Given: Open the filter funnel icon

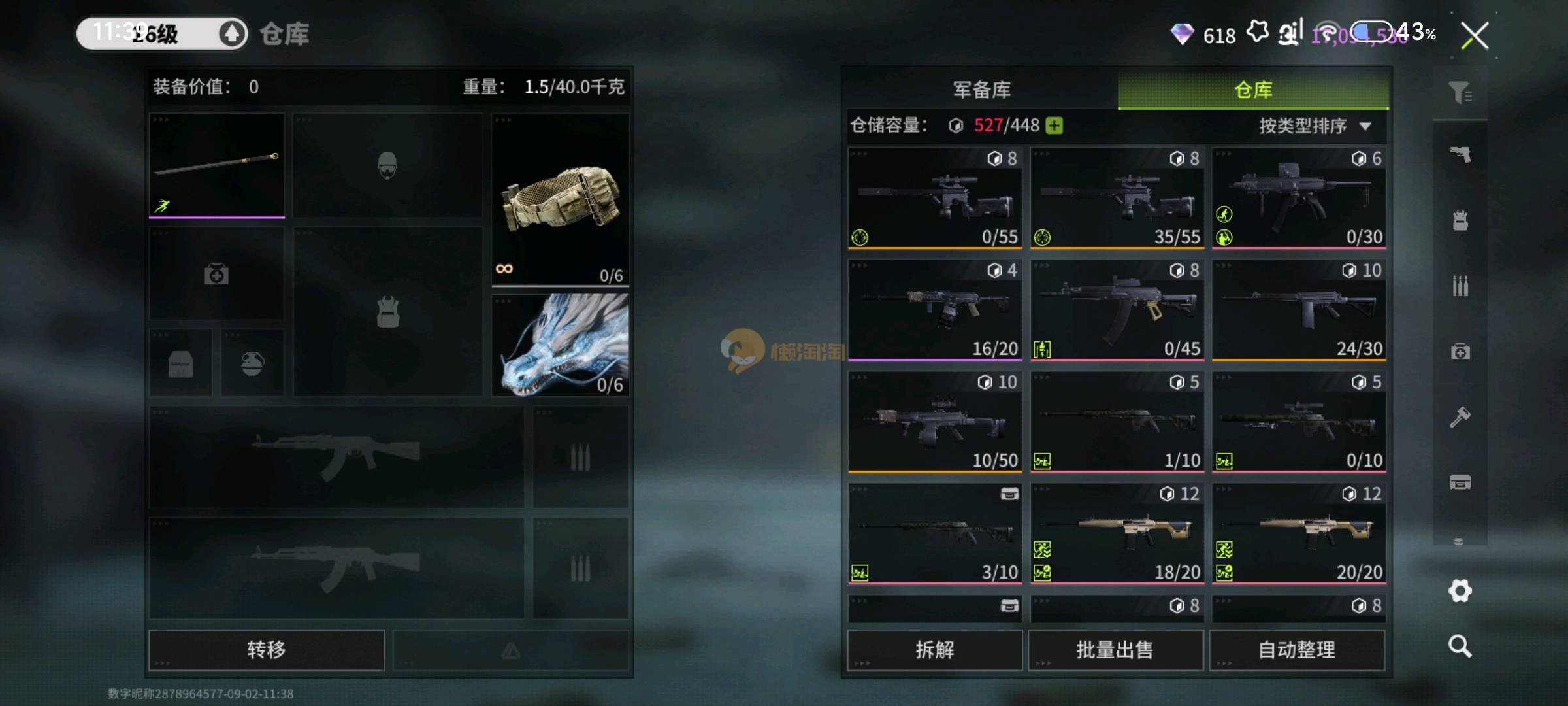Looking at the screenshot, I should click(1460, 93).
